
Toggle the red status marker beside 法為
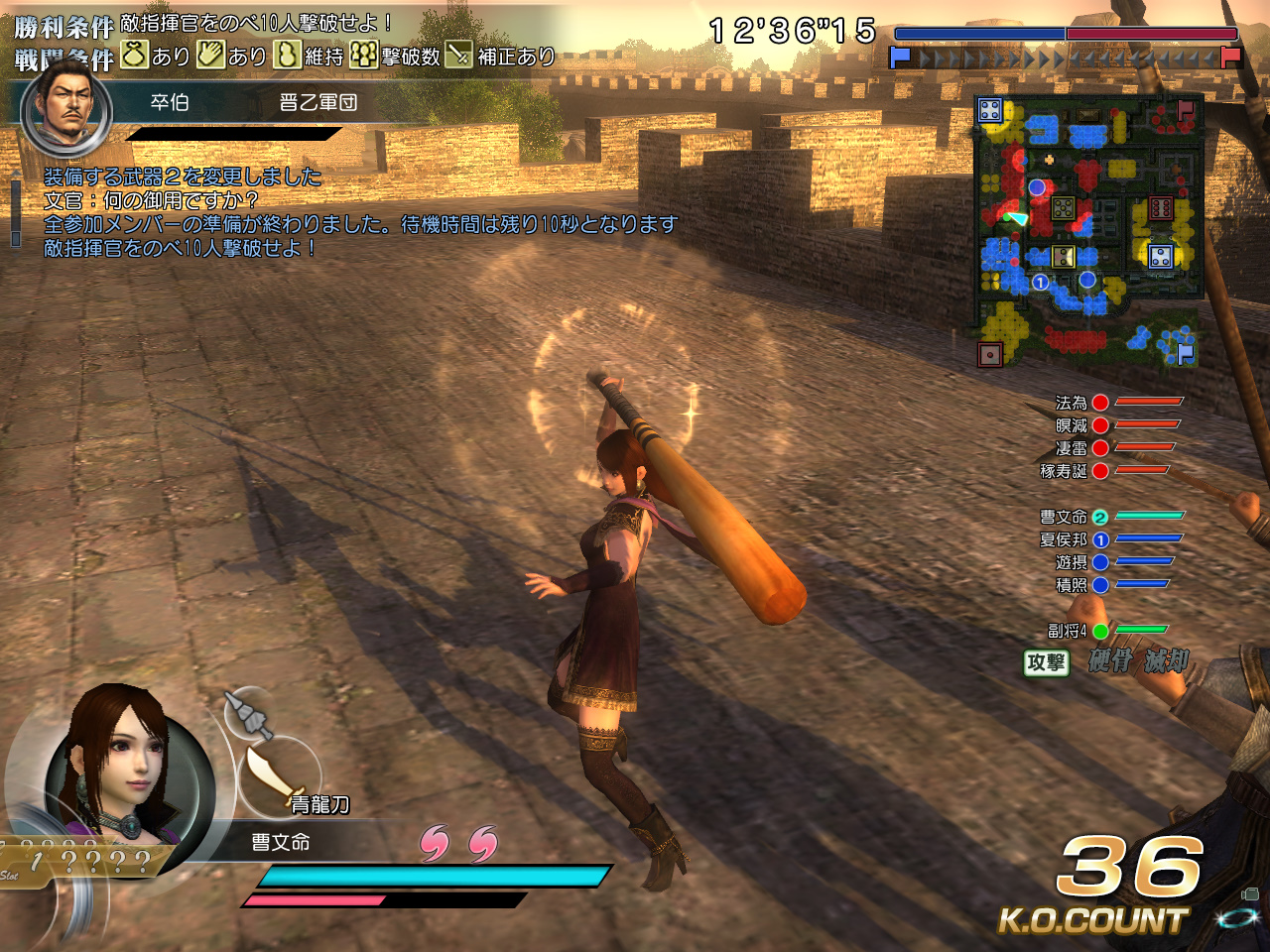click(x=1099, y=403)
